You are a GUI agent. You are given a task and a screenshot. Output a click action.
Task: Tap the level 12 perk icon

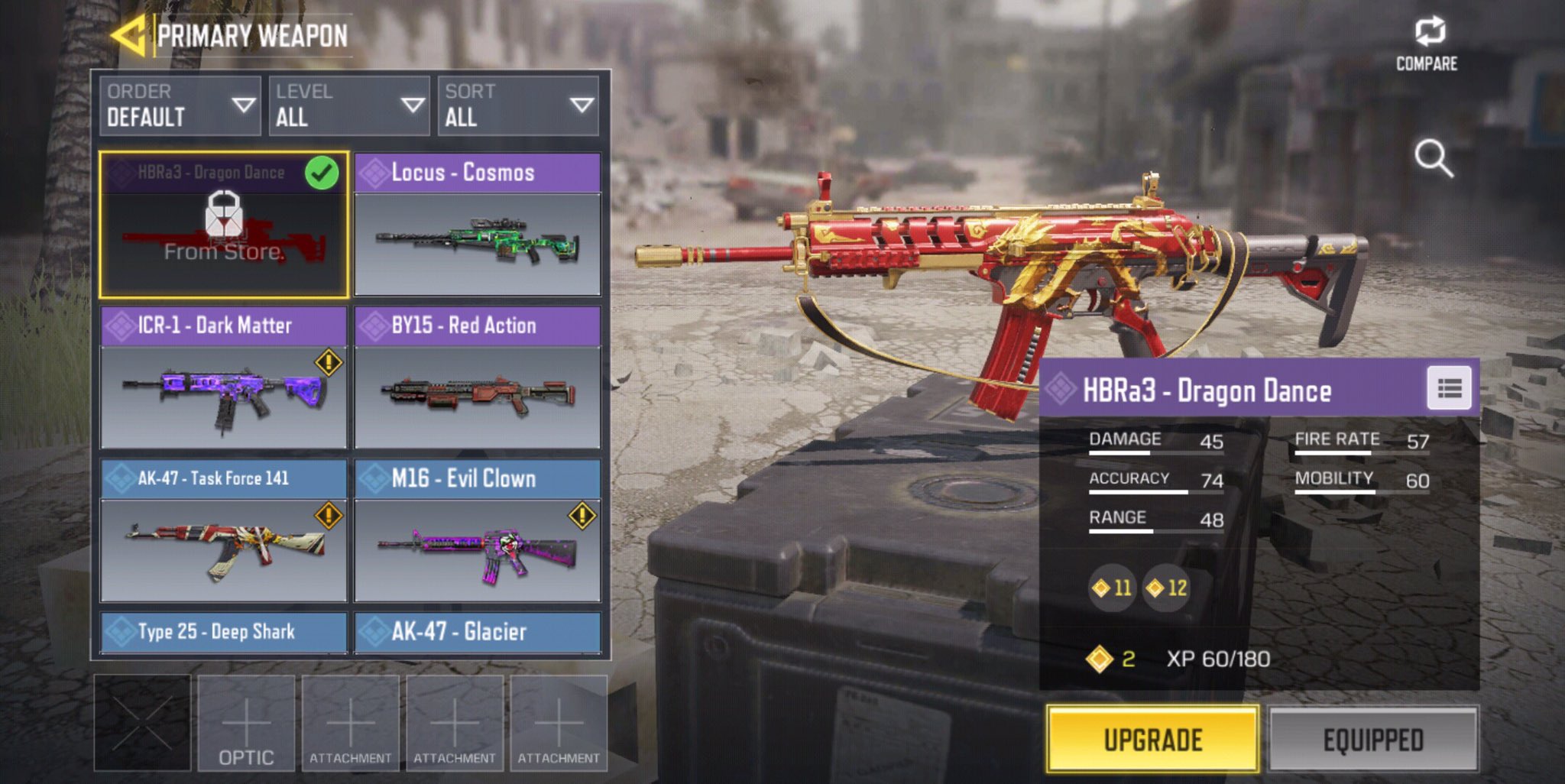click(1167, 588)
